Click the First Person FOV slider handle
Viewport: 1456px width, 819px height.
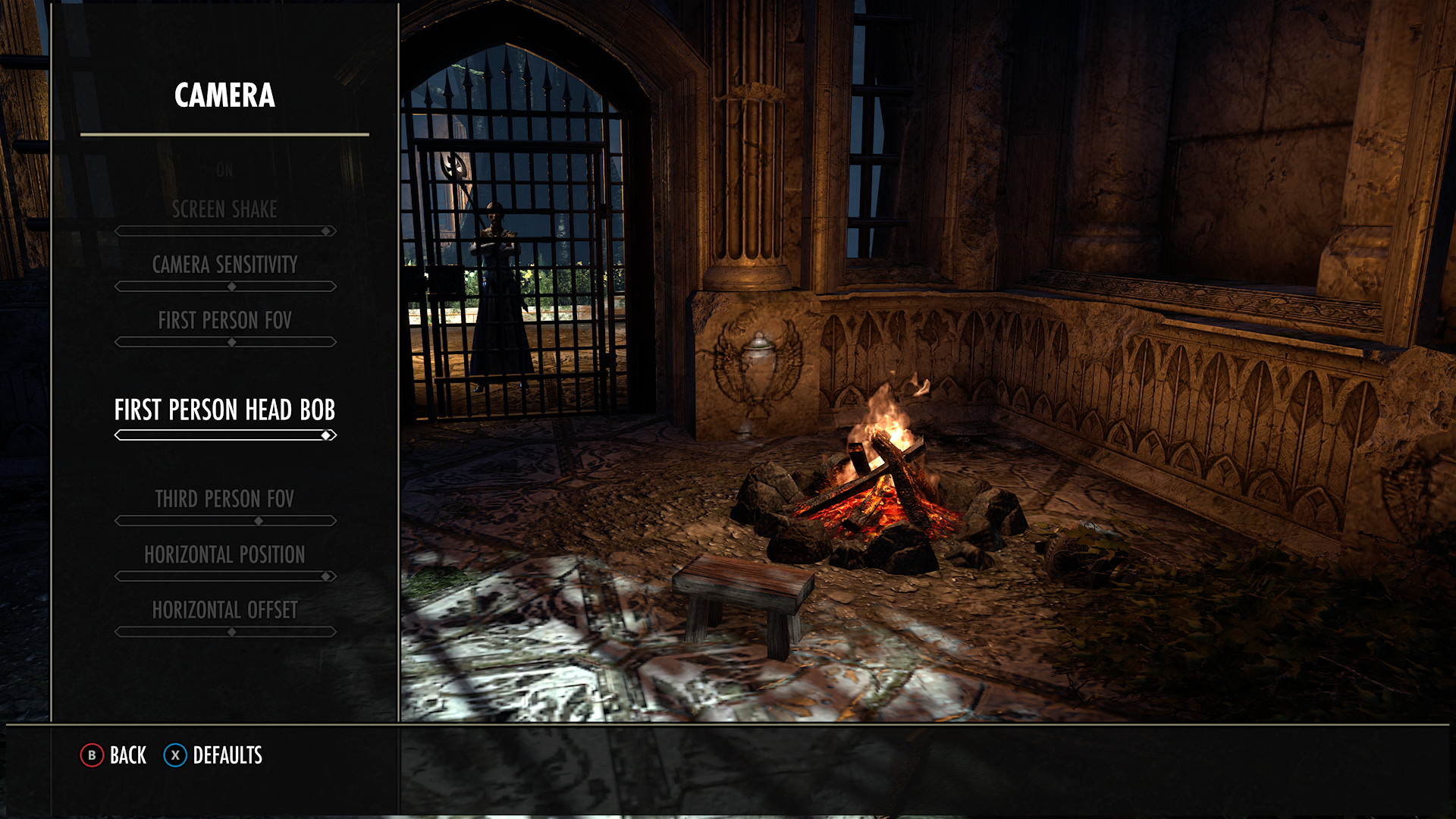231,342
